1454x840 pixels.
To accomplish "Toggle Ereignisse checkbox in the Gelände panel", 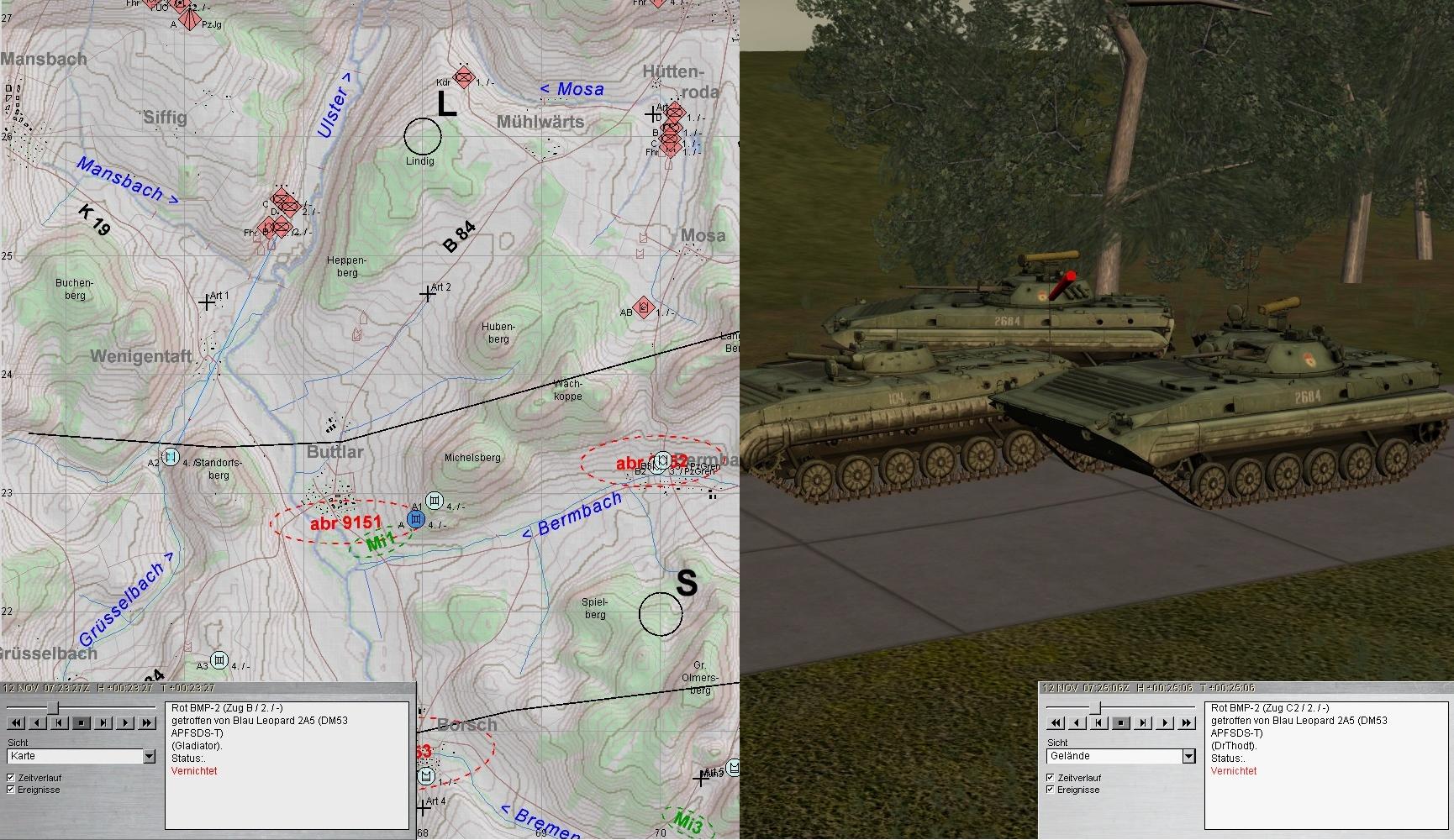I will [1051, 790].
